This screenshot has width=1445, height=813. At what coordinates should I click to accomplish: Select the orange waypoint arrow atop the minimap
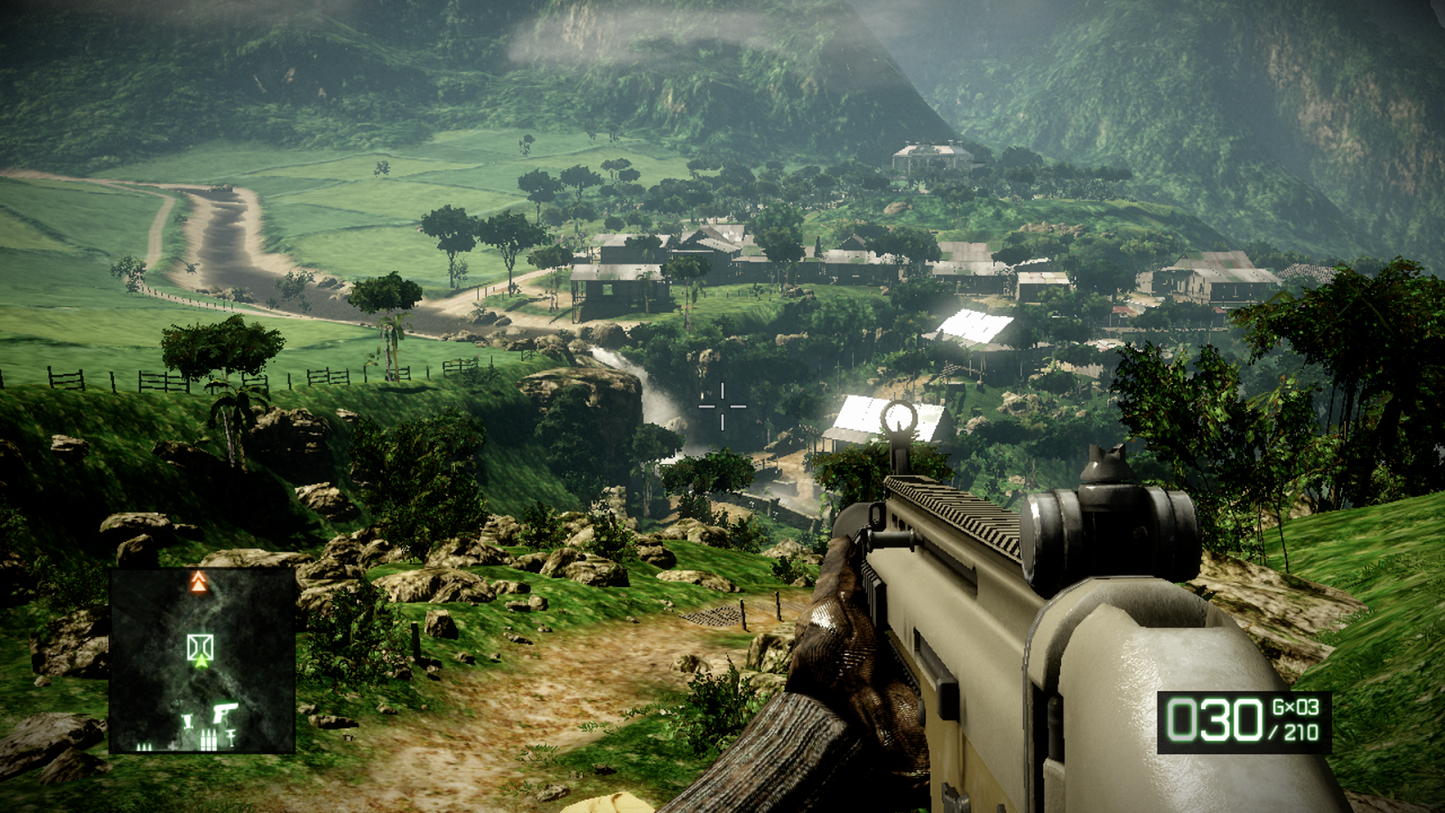198,583
